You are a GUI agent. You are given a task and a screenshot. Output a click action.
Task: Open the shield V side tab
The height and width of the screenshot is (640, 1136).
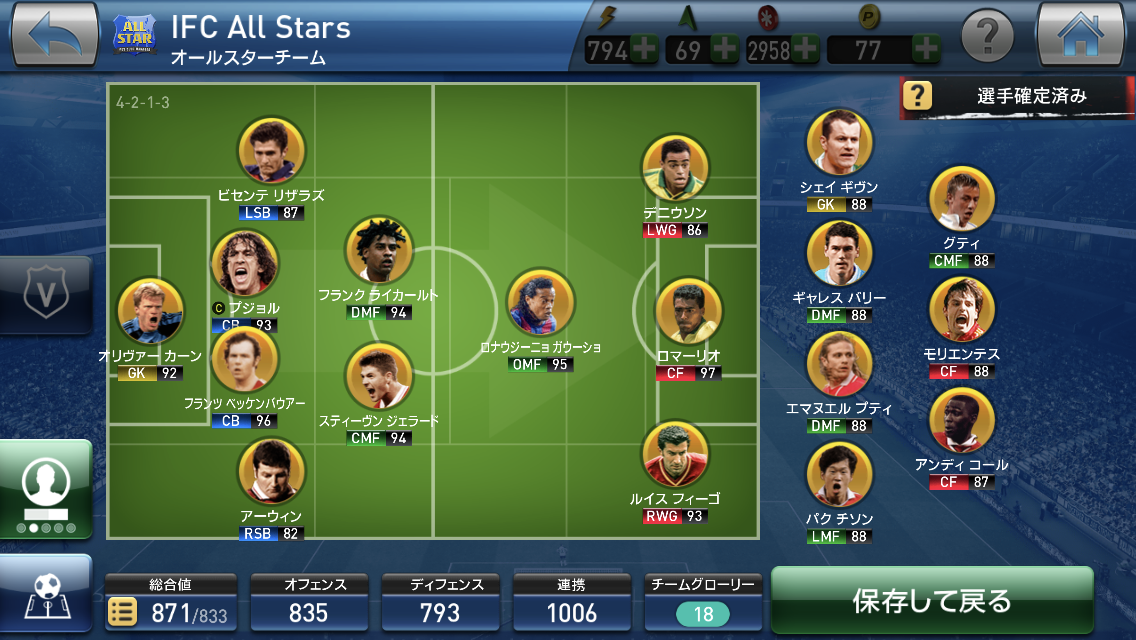coord(44,295)
